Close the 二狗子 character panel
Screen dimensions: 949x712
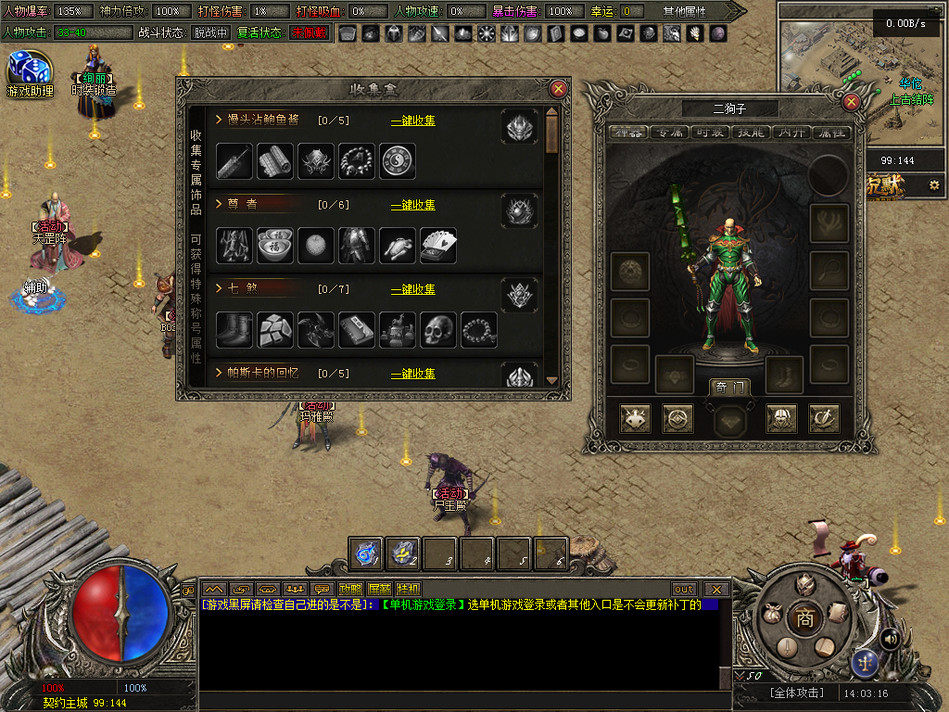852,102
